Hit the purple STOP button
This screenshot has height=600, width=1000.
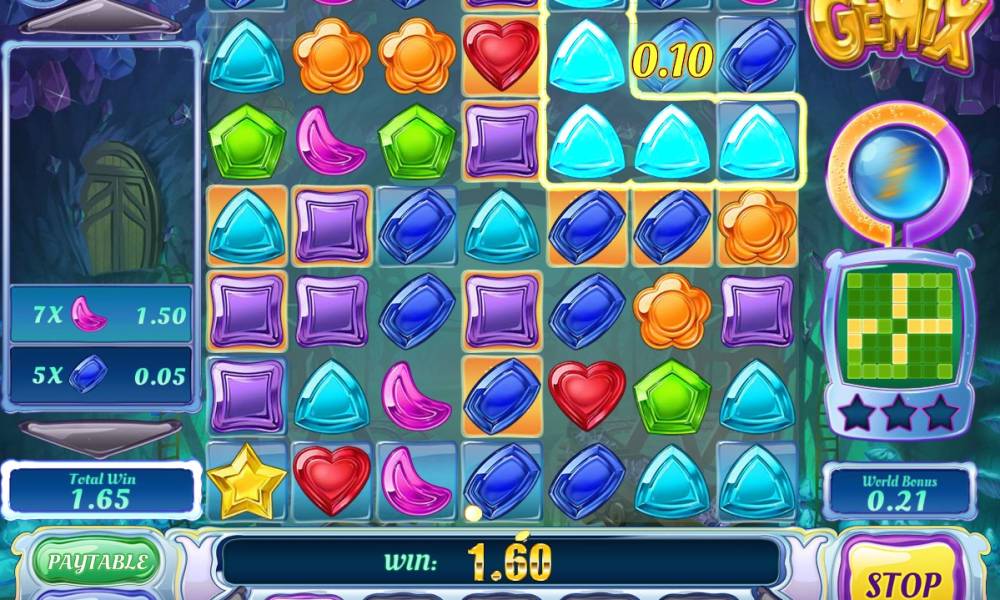coord(902,575)
